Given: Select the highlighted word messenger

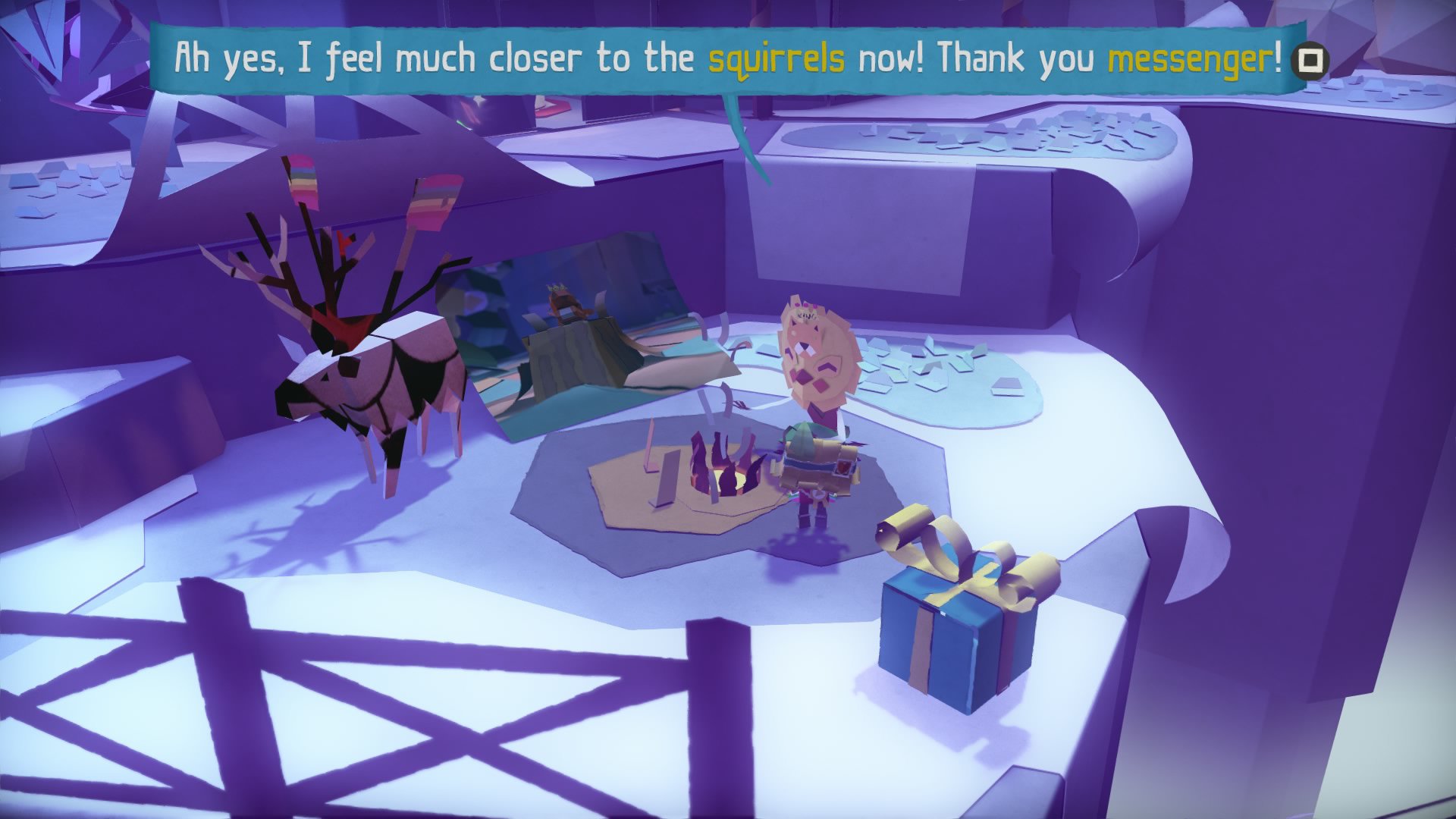Looking at the screenshot, I should [x=1192, y=56].
